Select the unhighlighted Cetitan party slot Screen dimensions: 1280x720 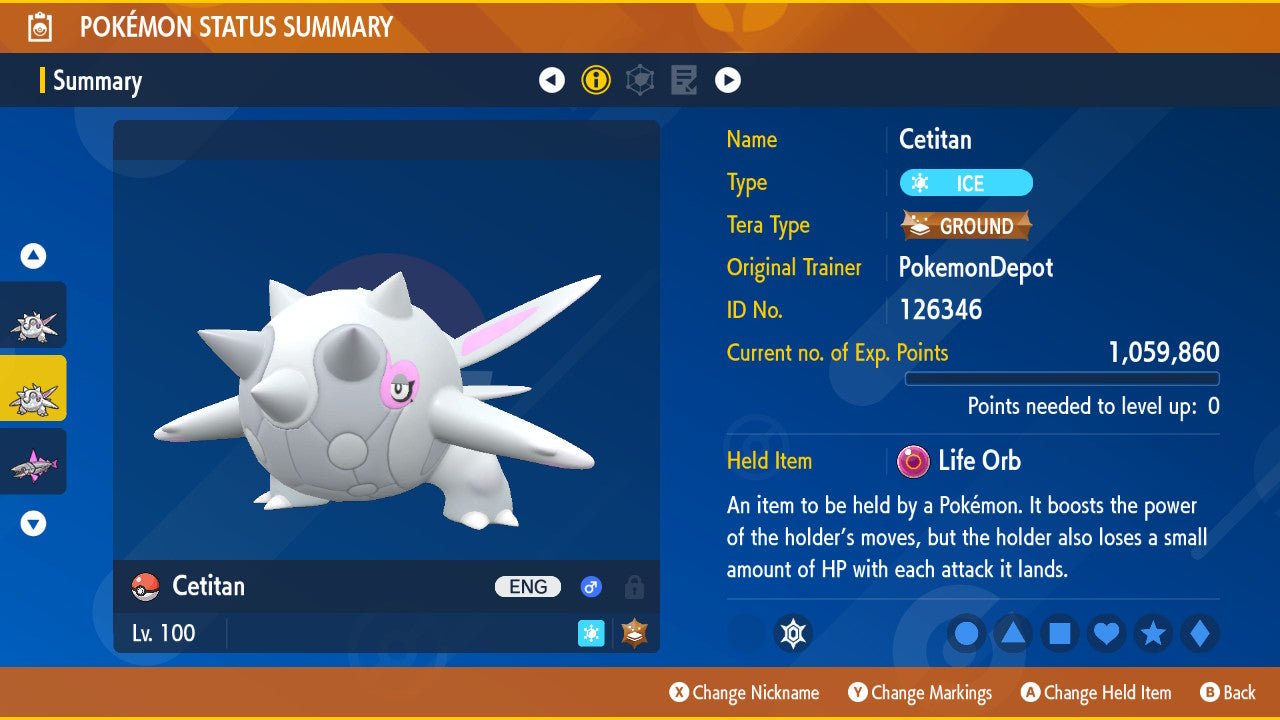click(x=33, y=315)
